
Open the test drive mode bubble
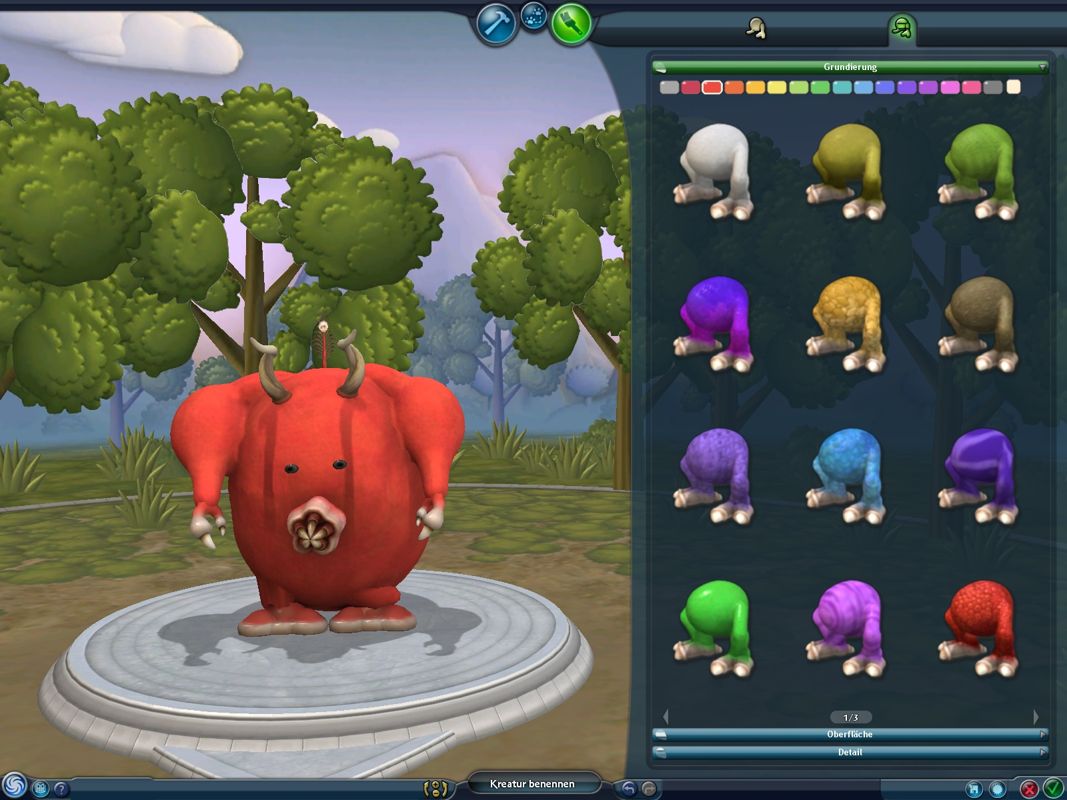pos(534,15)
